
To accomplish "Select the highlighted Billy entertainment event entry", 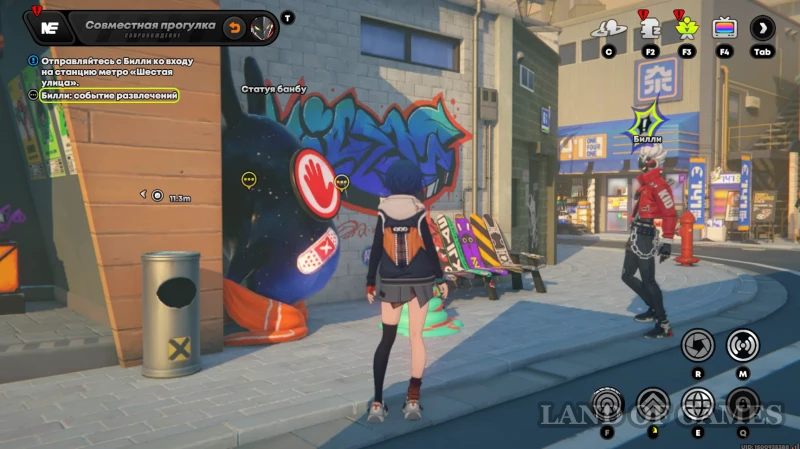I will 108,95.
